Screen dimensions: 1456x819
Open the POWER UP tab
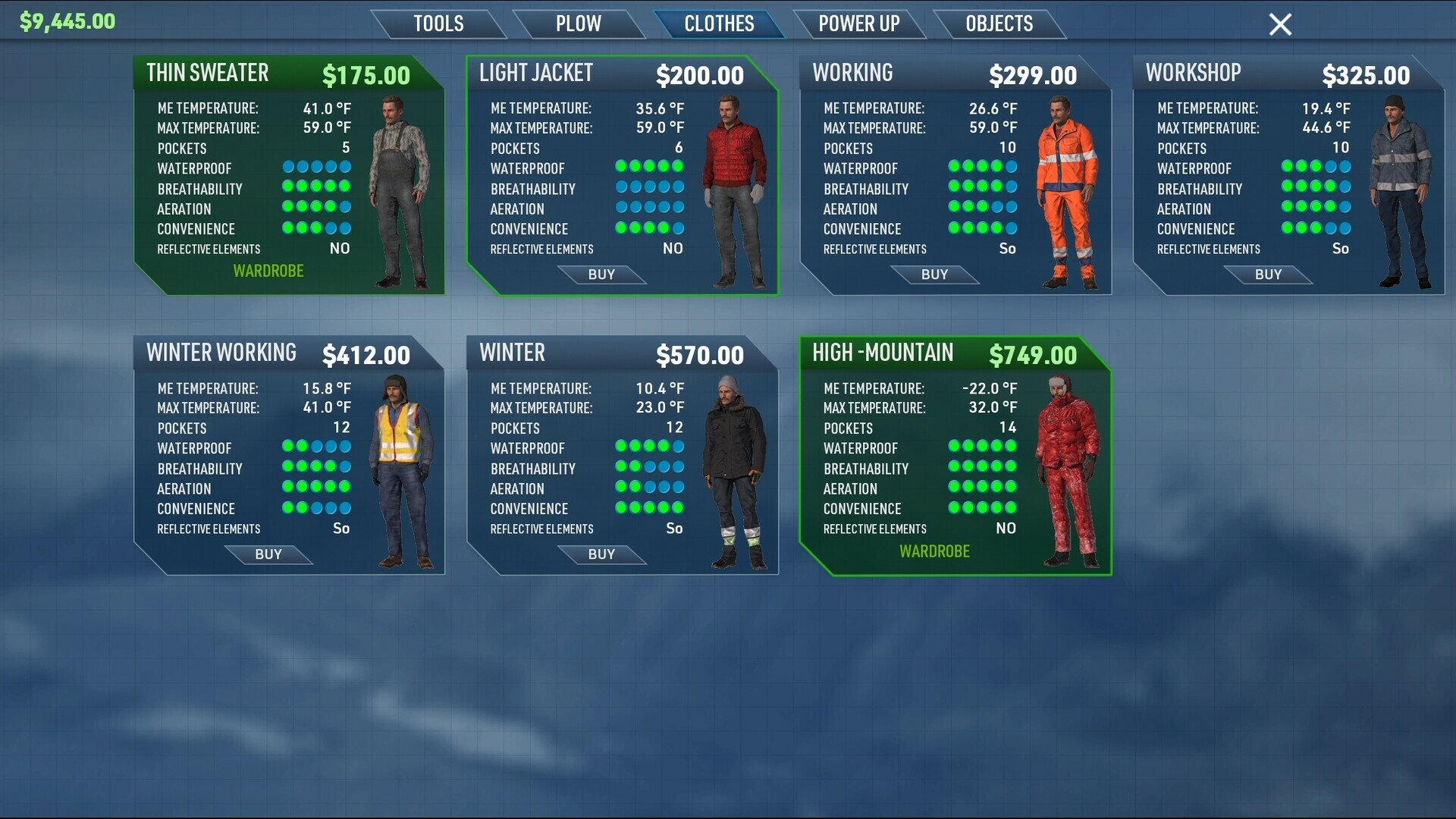(858, 24)
